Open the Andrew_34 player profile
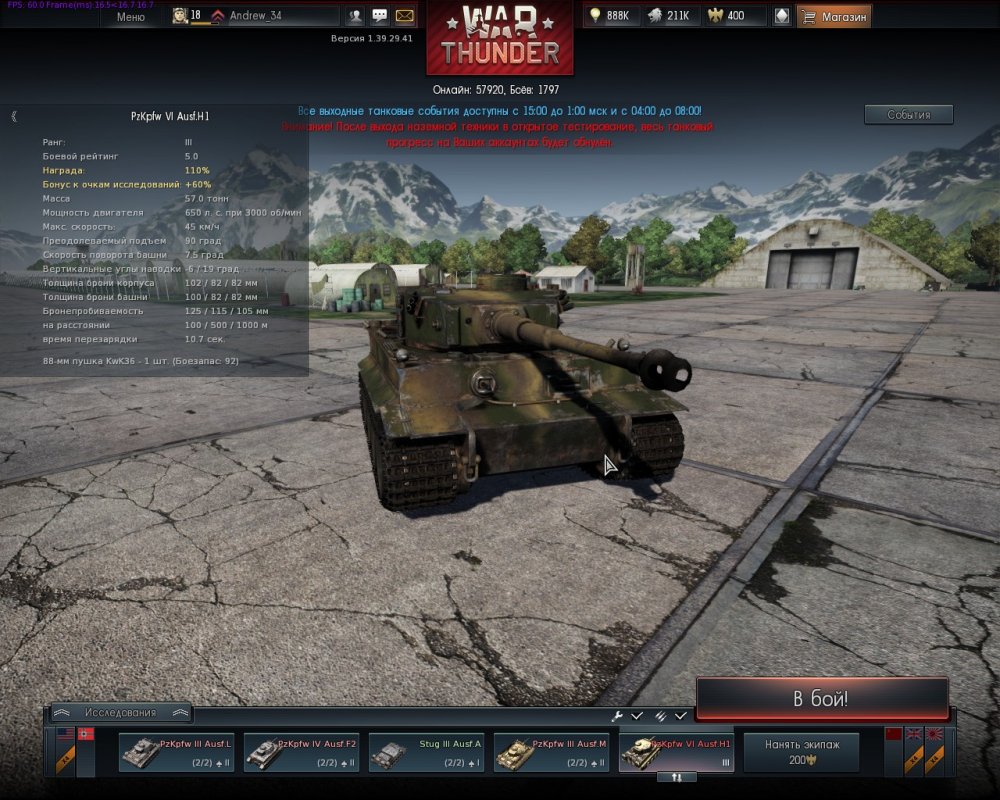This screenshot has height=800, width=1000. [255, 16]
